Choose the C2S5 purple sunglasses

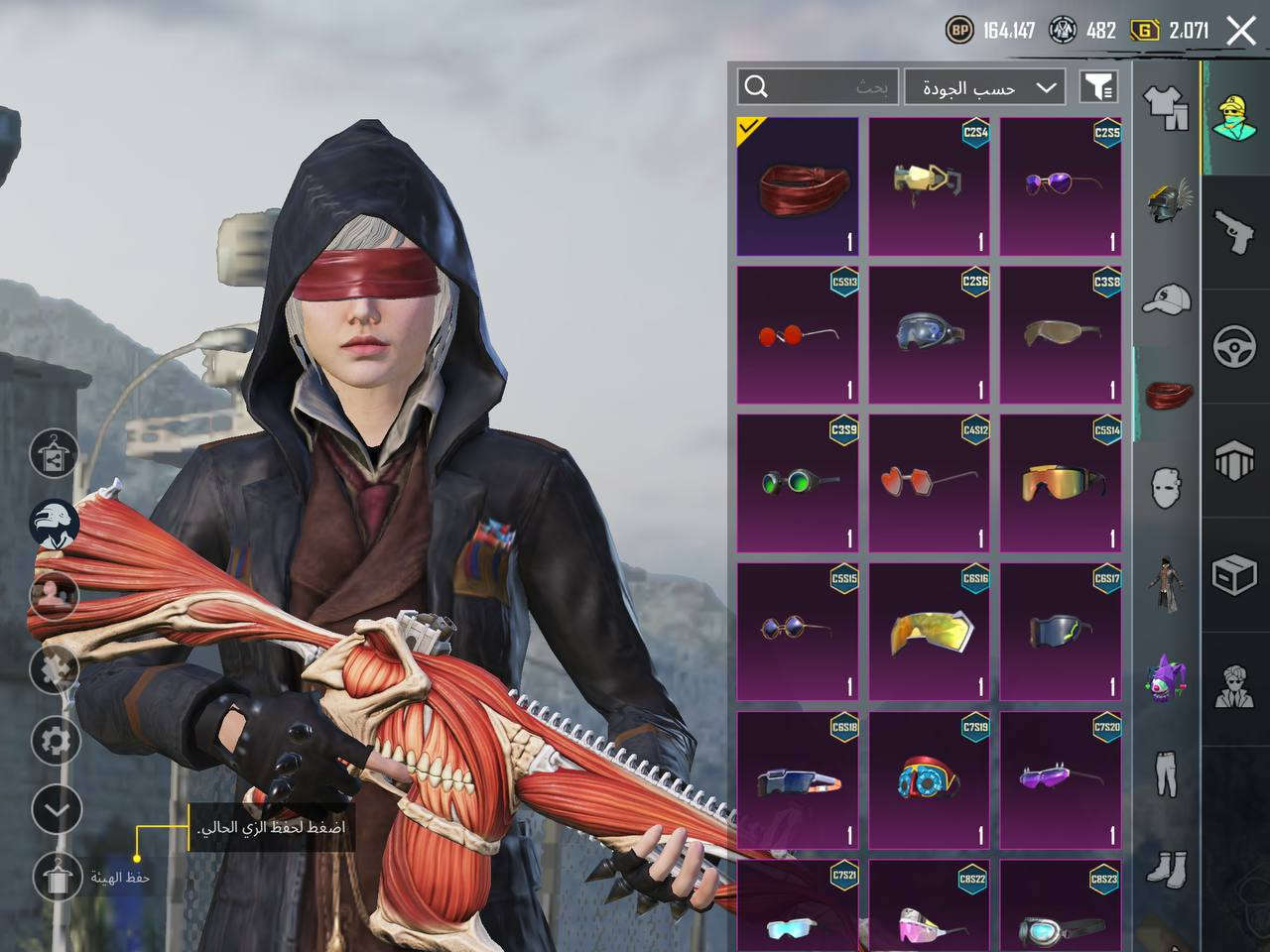pyautogui.click(x=1061, y=187)
